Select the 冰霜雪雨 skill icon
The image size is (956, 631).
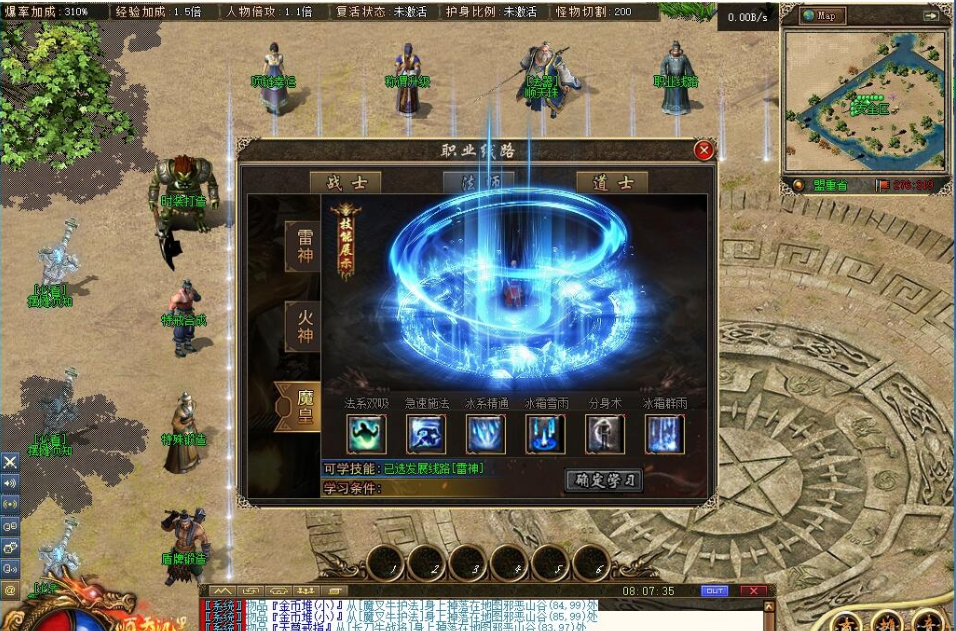546,434
